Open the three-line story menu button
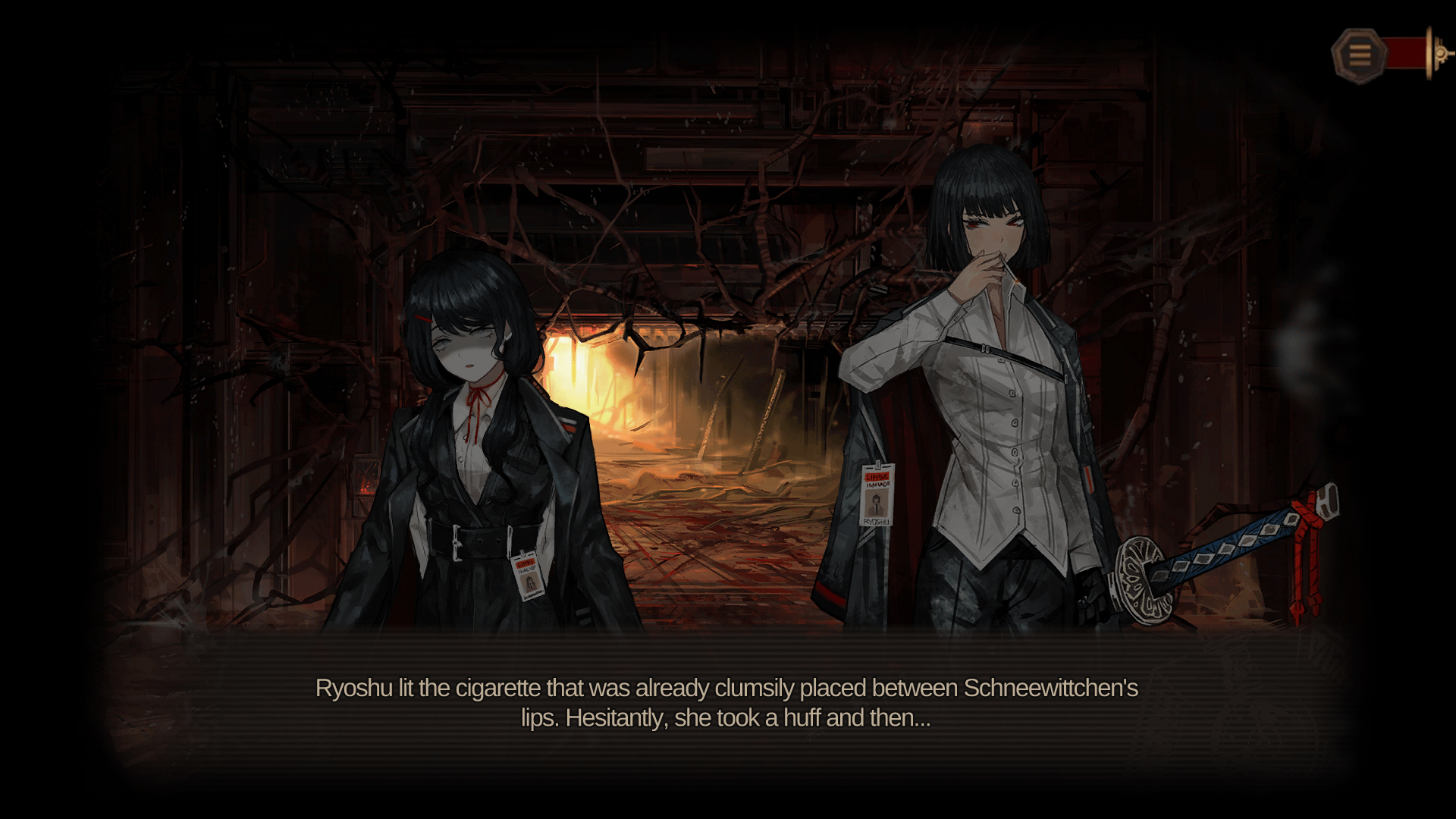 pos(1359,55)
